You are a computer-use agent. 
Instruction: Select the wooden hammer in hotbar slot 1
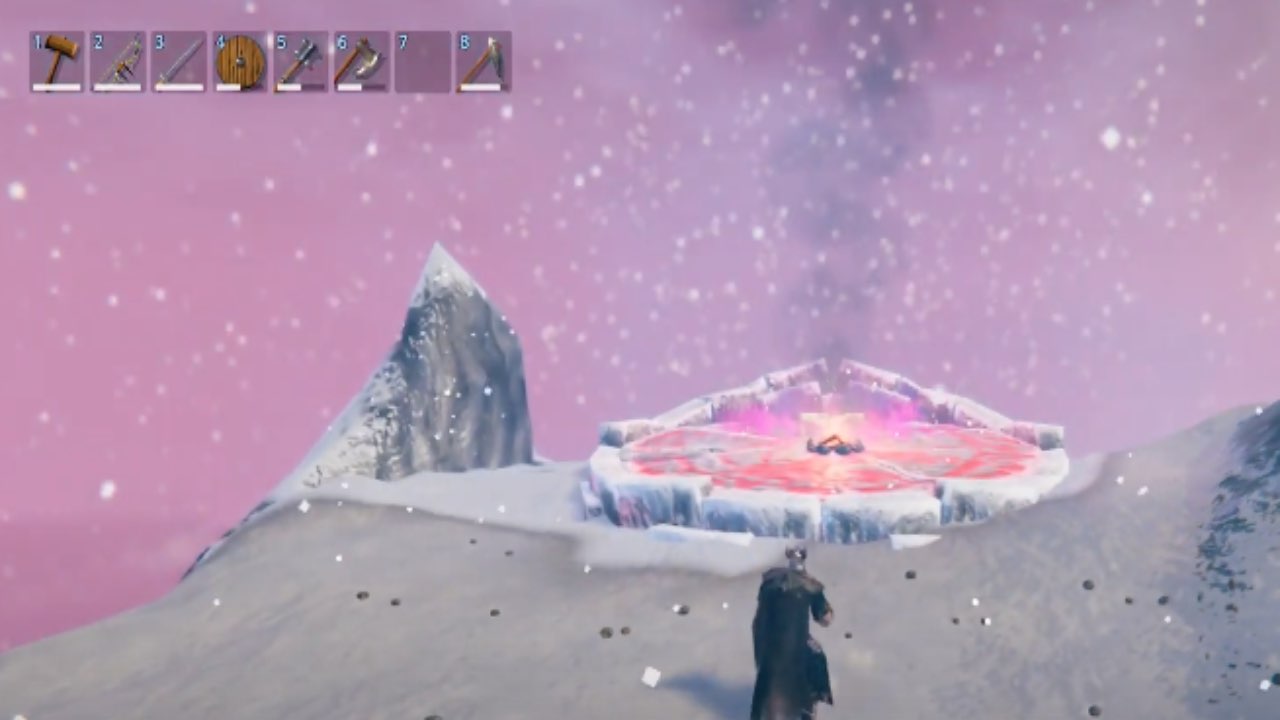tap(57, 61)
